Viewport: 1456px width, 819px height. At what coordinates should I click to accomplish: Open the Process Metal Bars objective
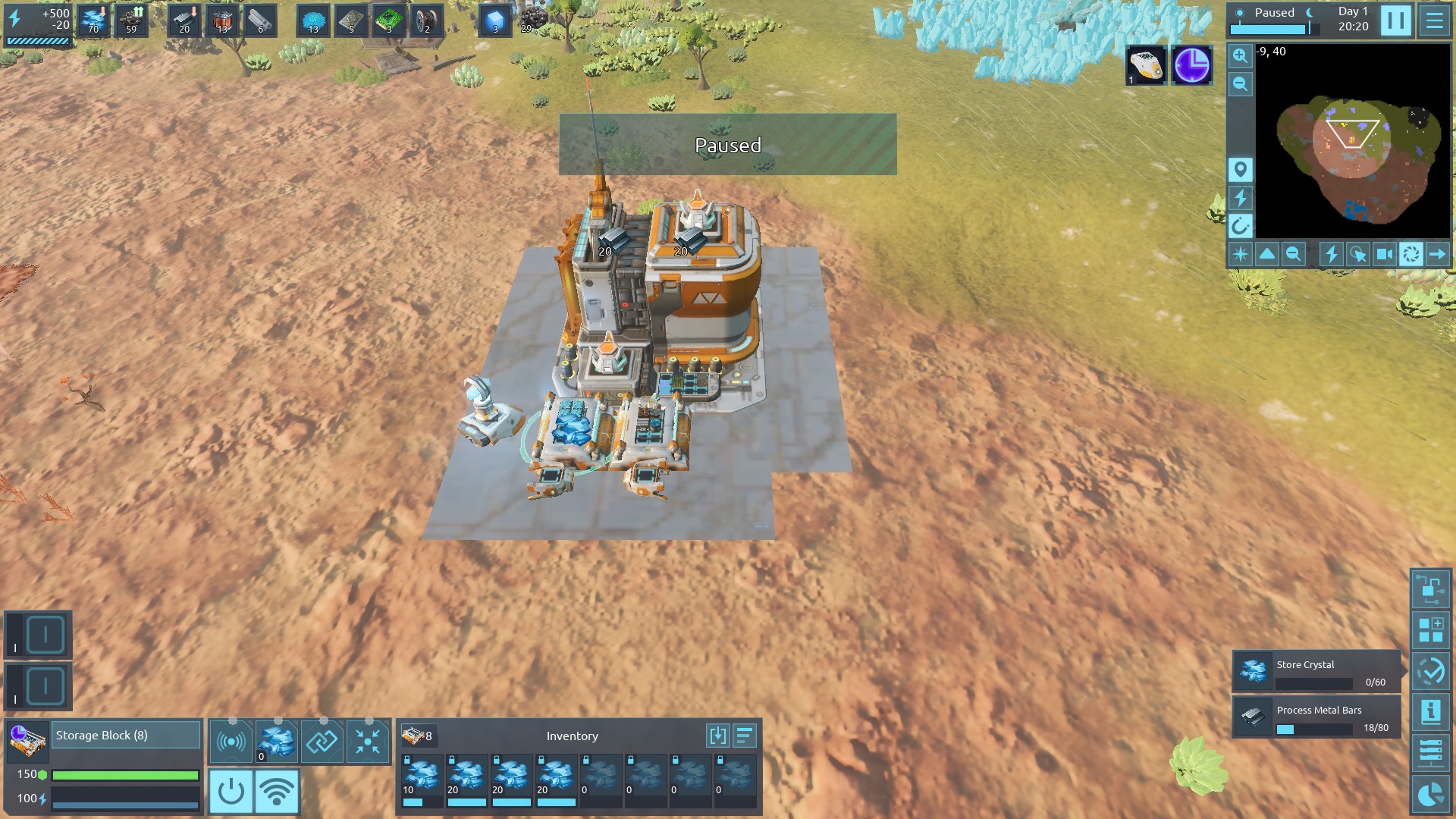point(1316,717)
